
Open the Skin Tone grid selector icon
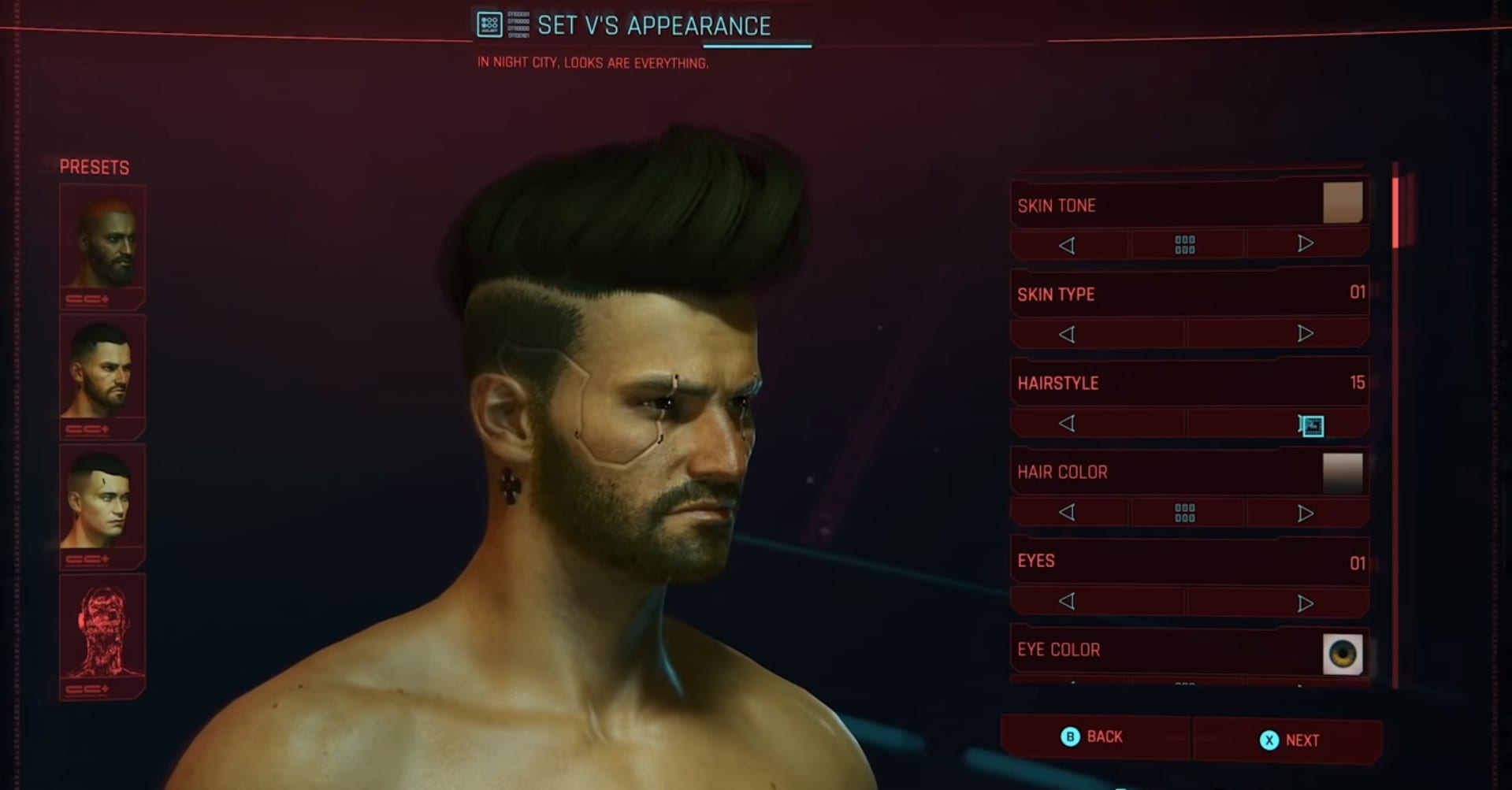(1185, 245)
